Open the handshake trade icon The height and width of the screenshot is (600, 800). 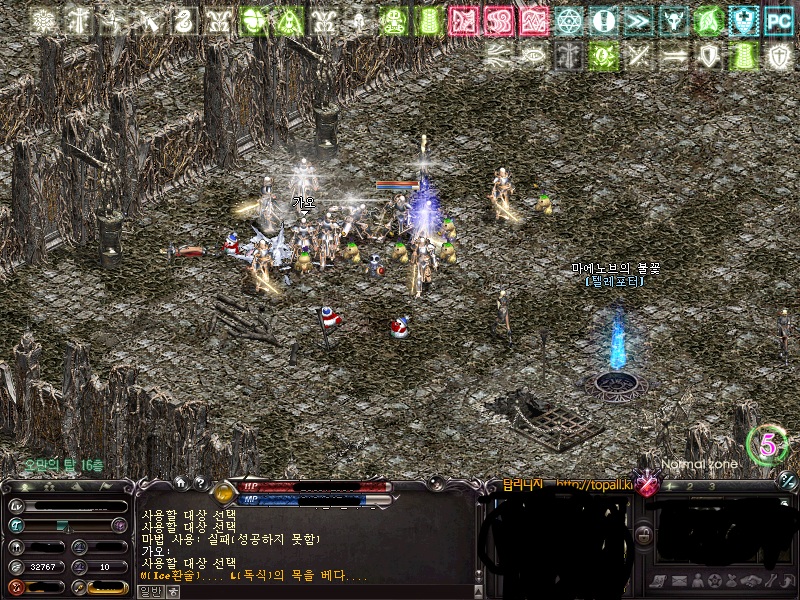point(751,581)
